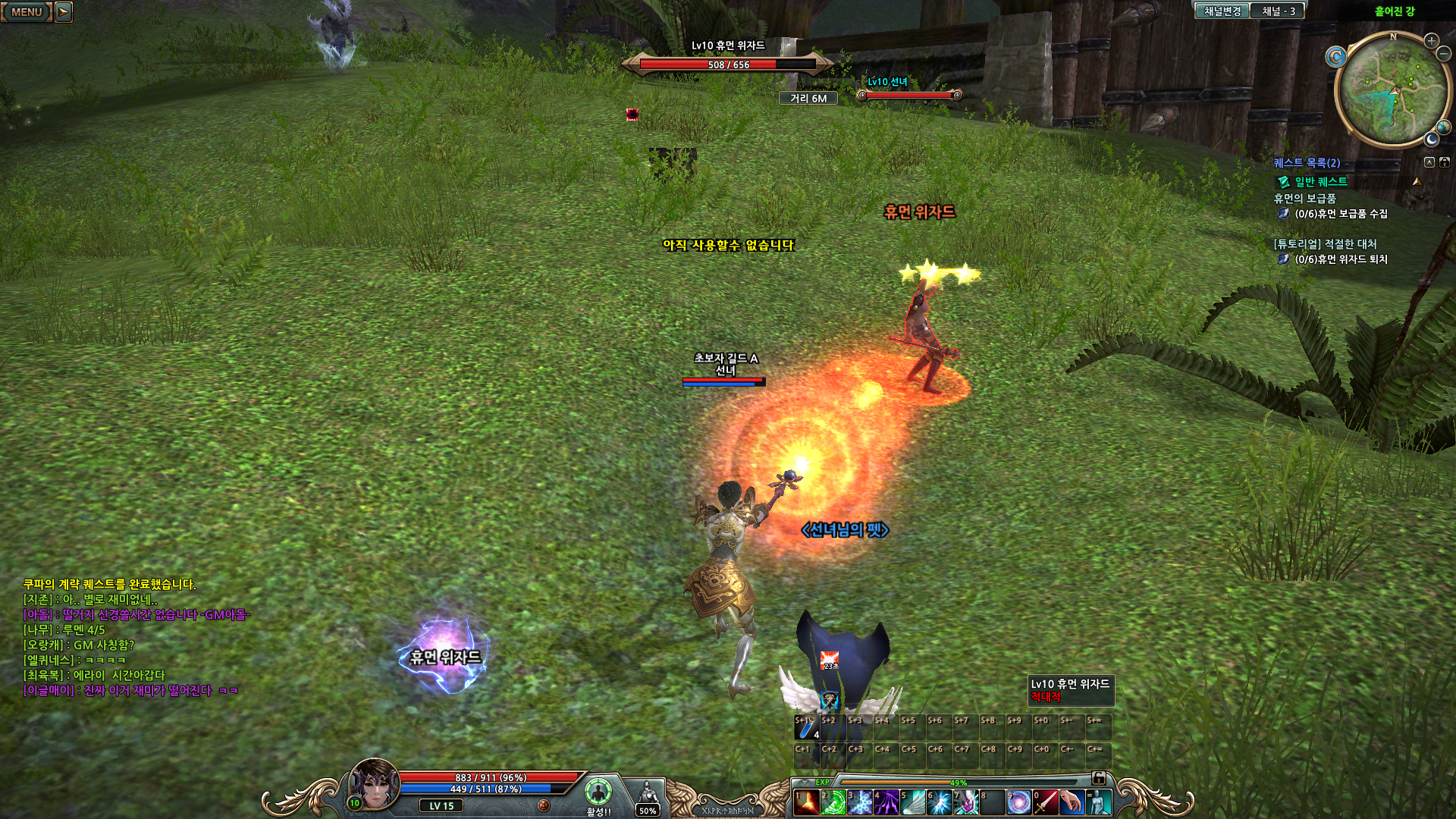Zoom in the minimap with plus button

(x=1431, y=40)
